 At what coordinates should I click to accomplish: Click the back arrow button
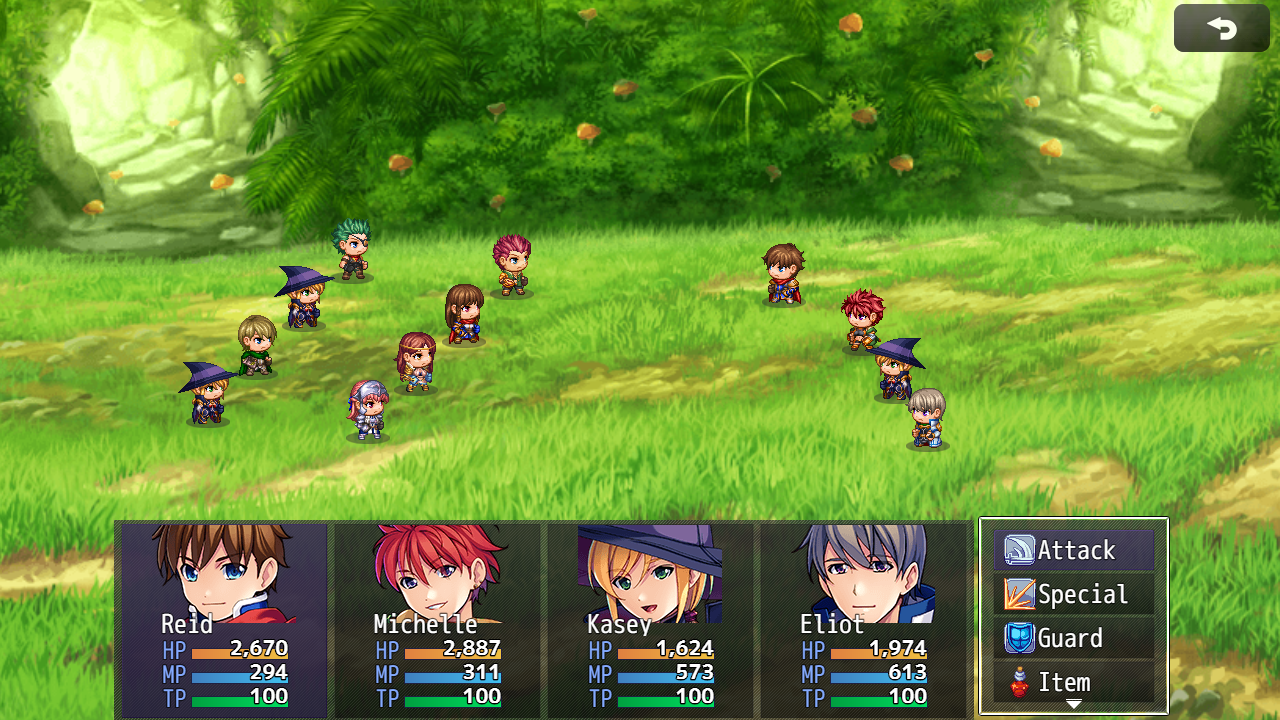(x=1221, y=28)
